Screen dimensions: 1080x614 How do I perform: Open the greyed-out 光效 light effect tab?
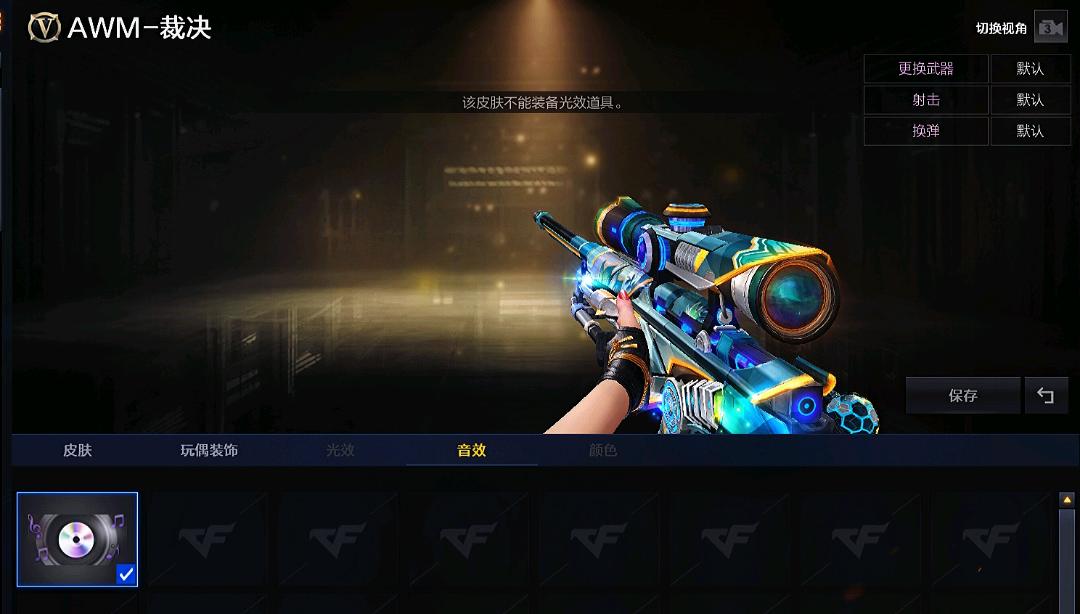(x=340, y=450)
